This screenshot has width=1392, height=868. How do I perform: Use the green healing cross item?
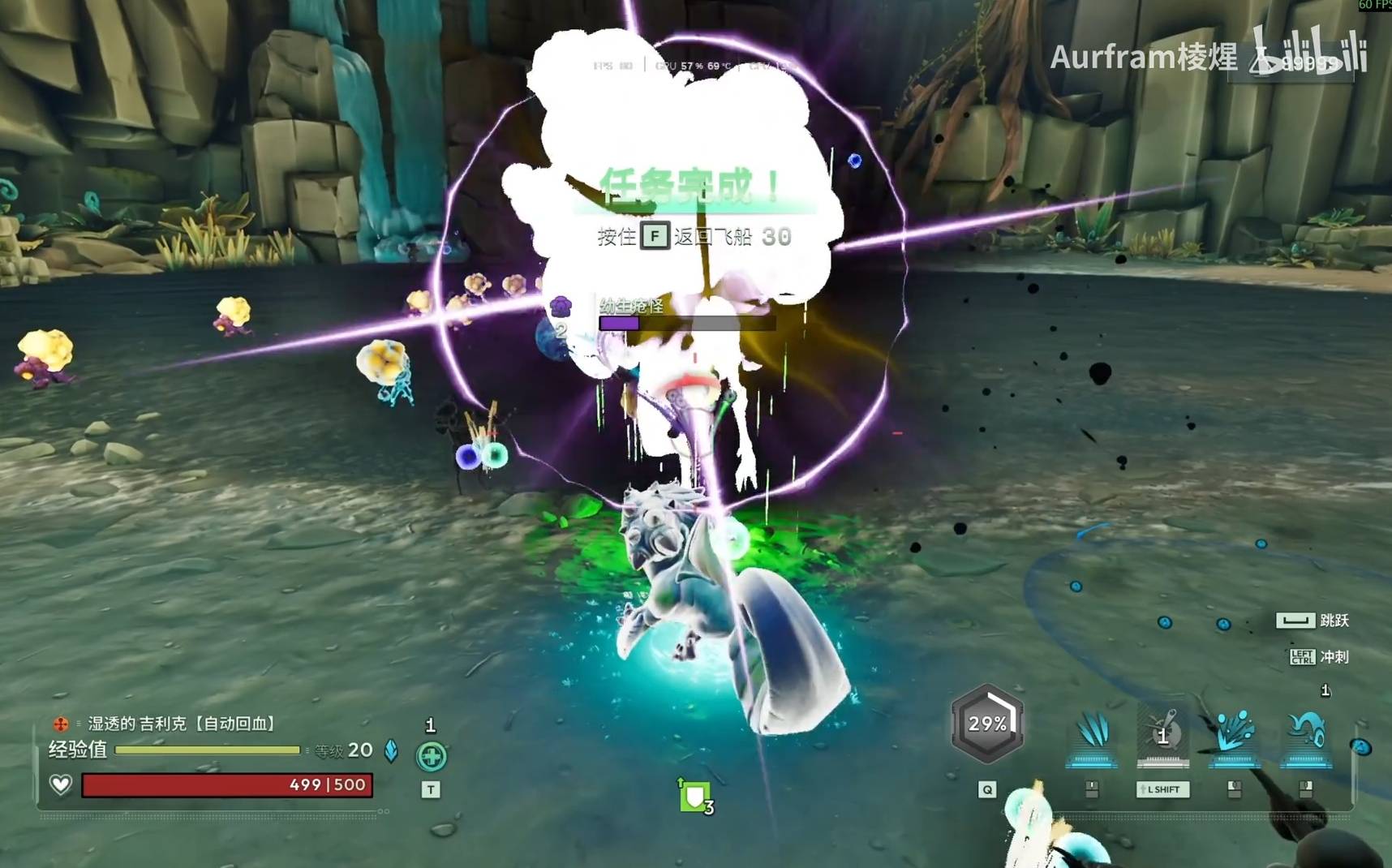pos(431,756)
